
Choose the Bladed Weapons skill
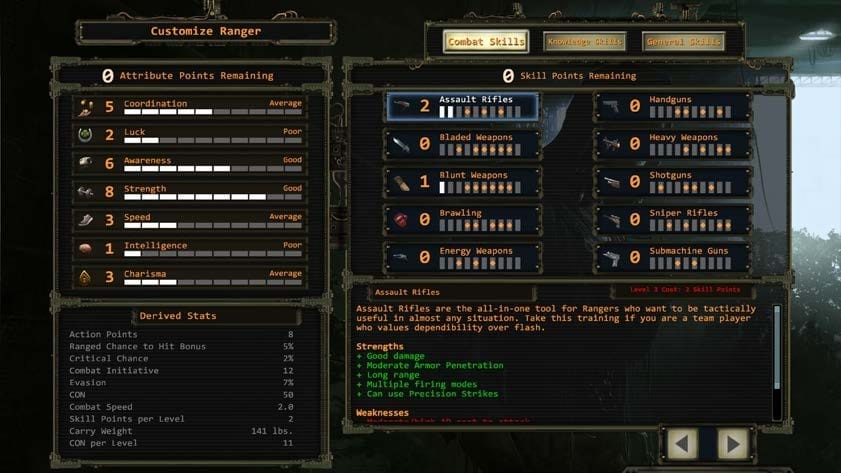463,144
